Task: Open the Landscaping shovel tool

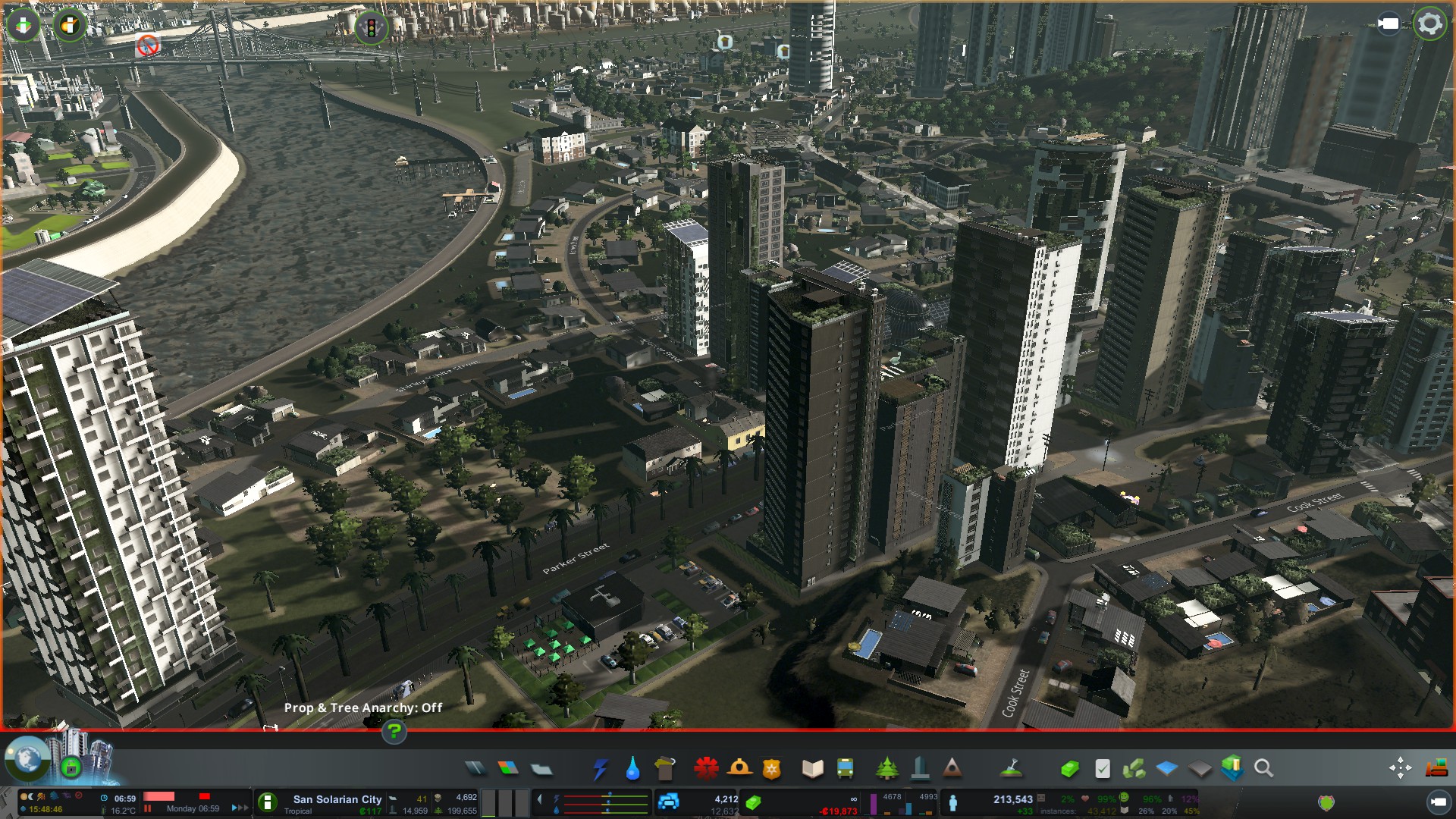Action: point(1011,769)
